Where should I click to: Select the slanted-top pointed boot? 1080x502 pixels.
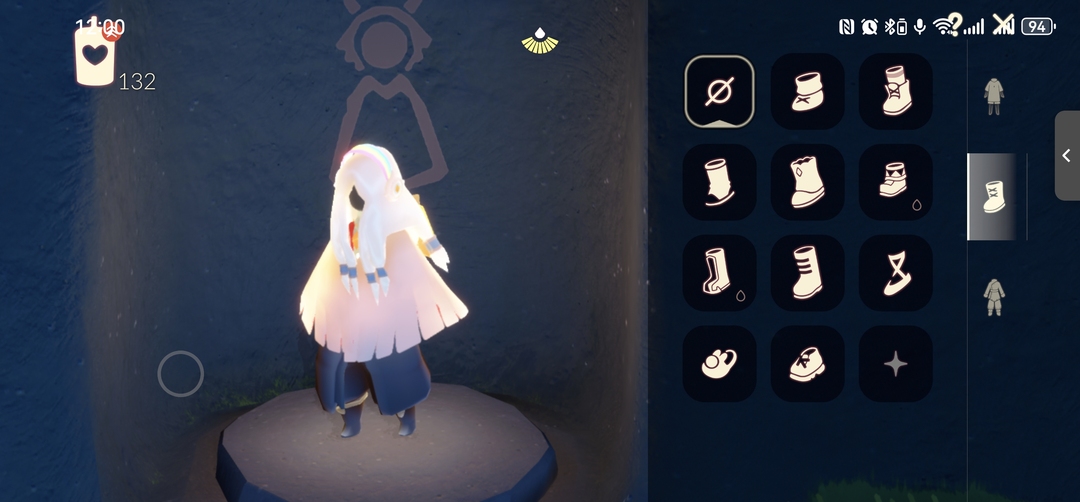point(720,182)
